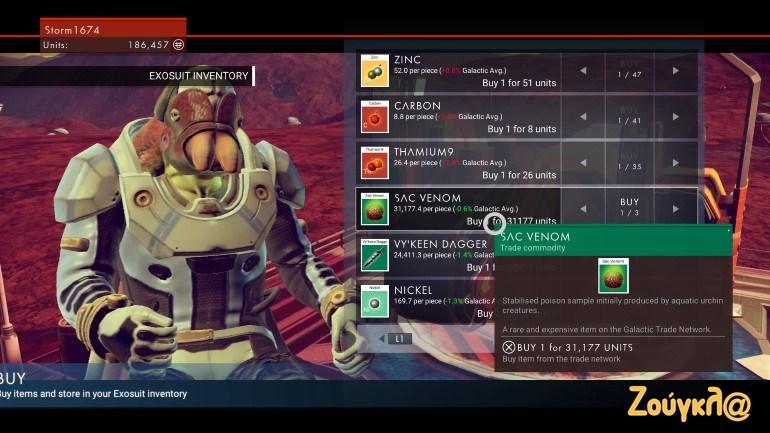The image size is (770, 433).
Task: Buy Thamium9 using its Buy button
Action: coord(629,162)
